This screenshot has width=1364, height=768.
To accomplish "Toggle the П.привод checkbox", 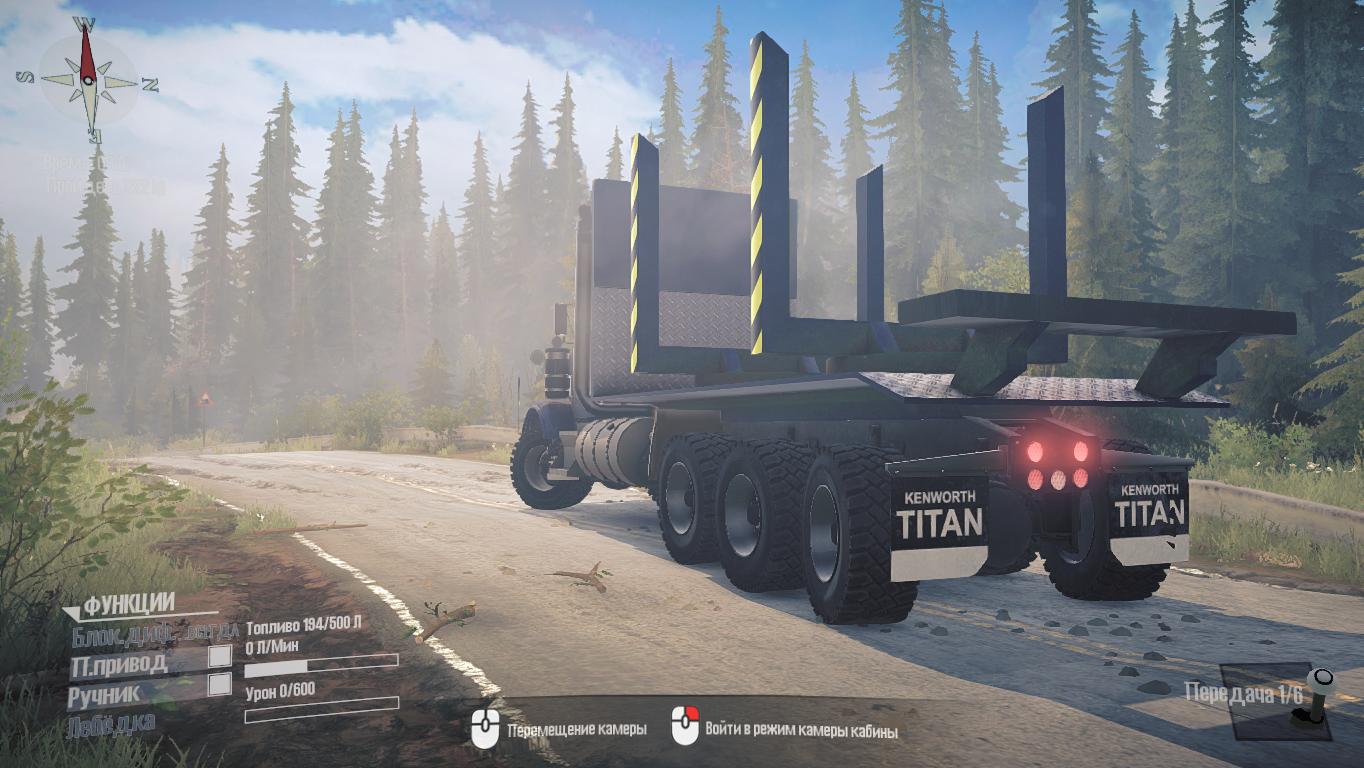I will [x=219, y=656].
